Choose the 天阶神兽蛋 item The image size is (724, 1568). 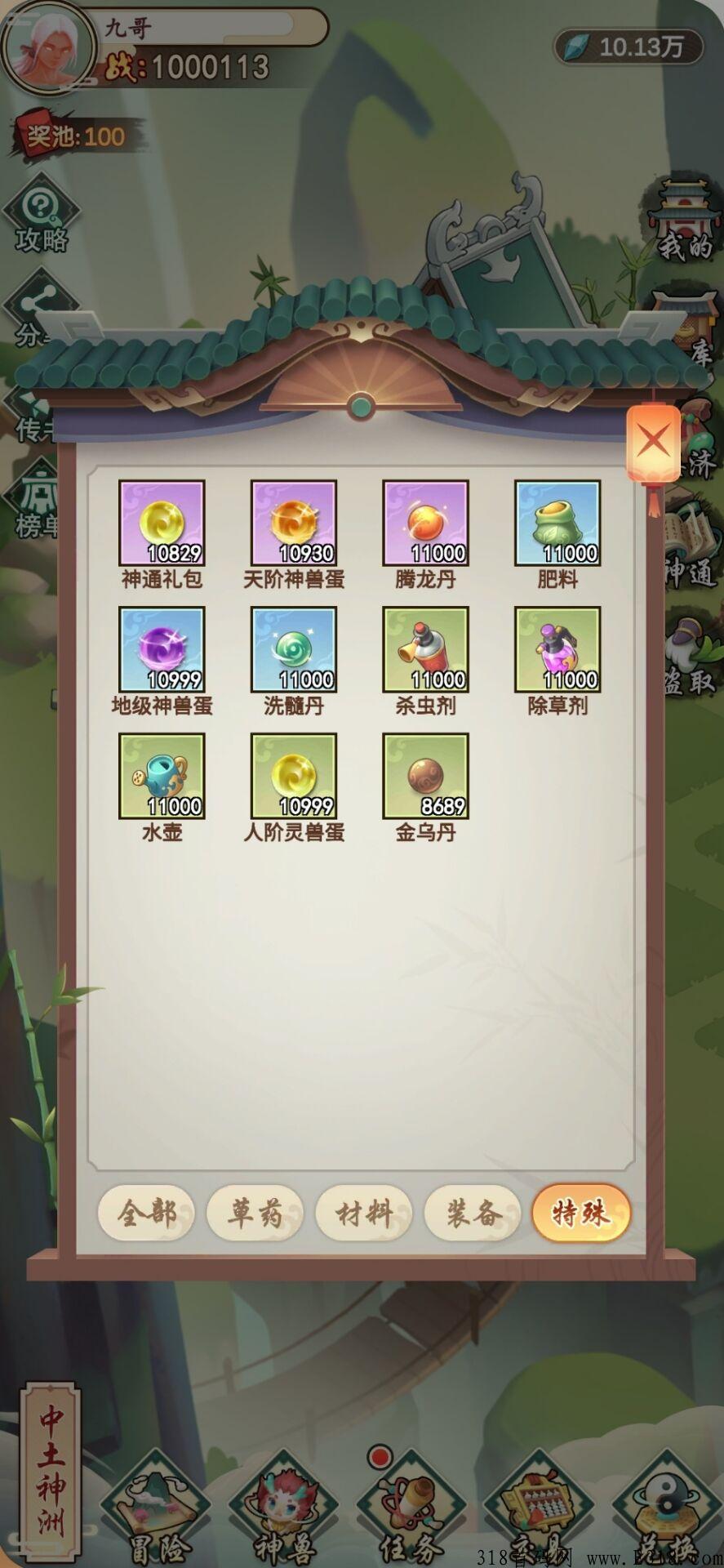click(294, 523)
